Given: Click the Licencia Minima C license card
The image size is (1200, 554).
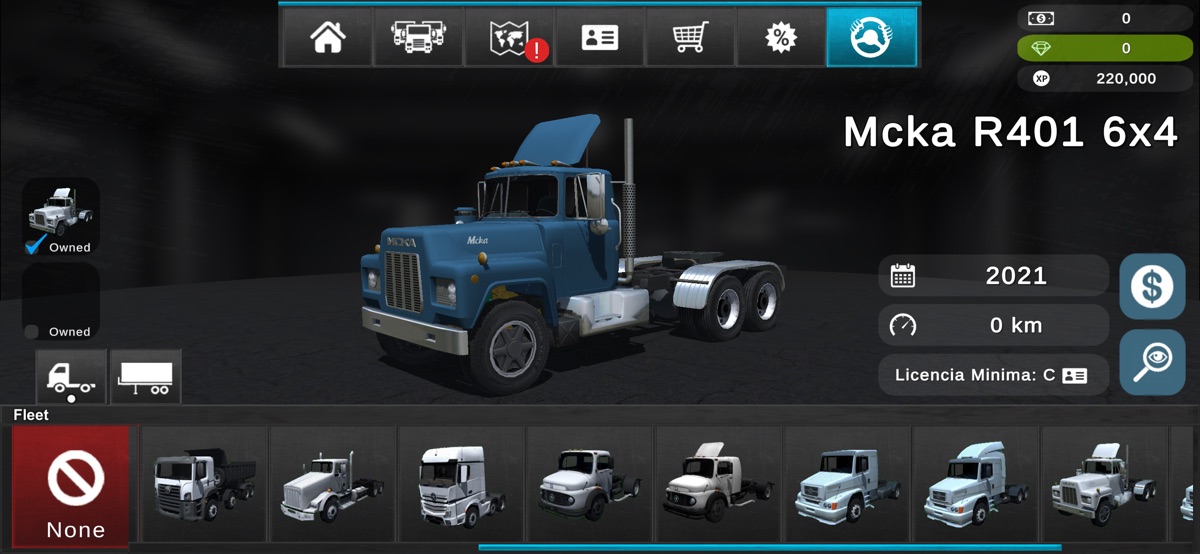Looking at the screenshot, I should pyautogui.click(x=993, y=376).
